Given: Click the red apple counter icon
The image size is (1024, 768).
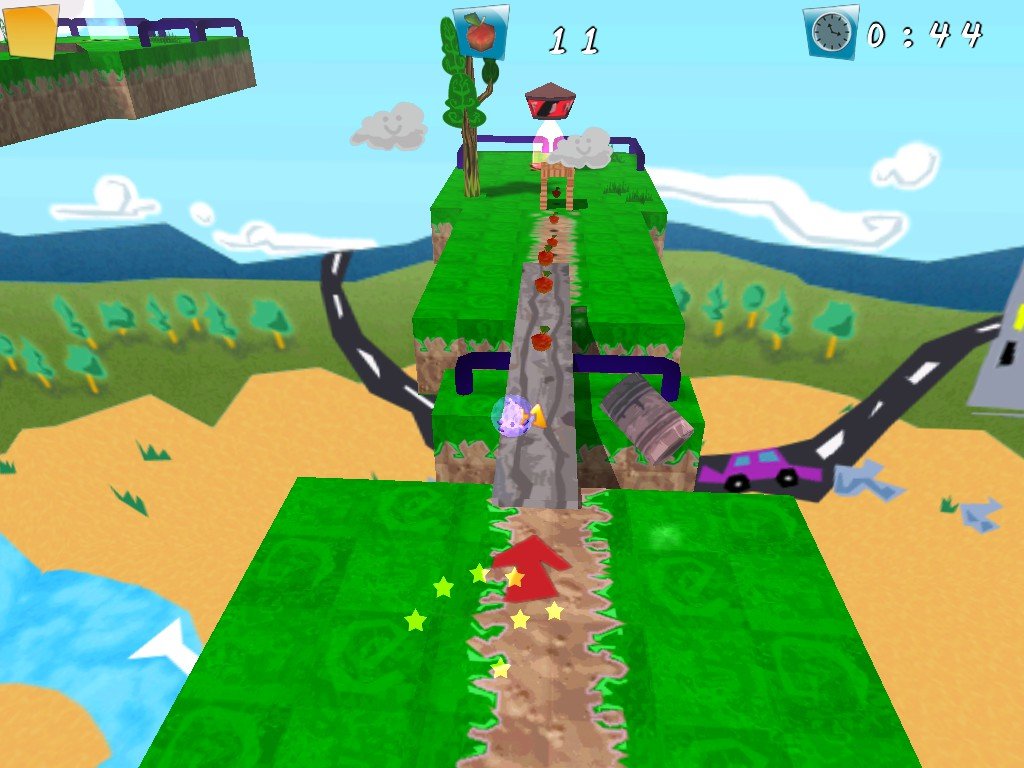Looking at the screenshot, I should (x=481, y=33).
